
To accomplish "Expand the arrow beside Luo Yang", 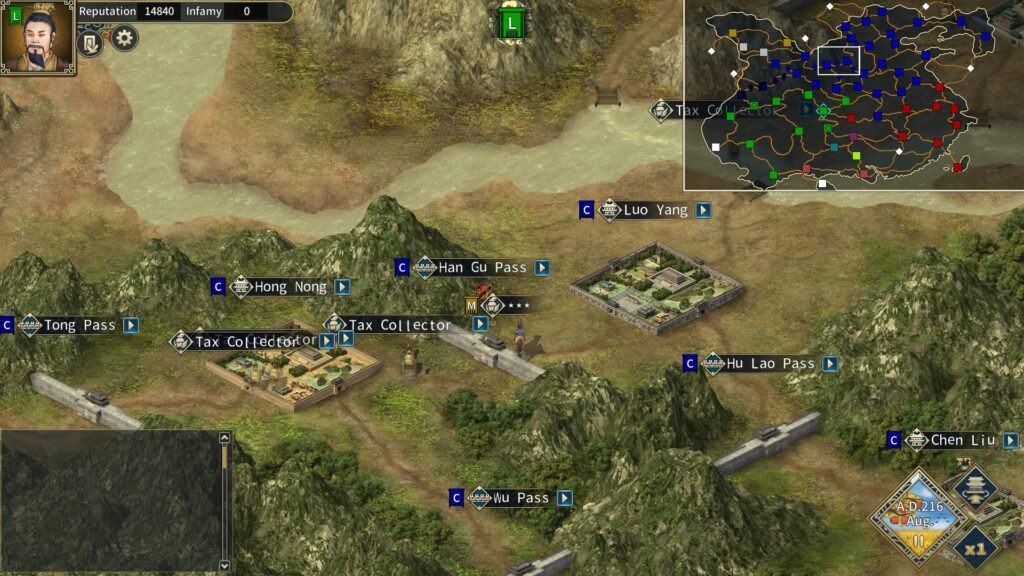I will pyautogui.click(x=703, y=210).
